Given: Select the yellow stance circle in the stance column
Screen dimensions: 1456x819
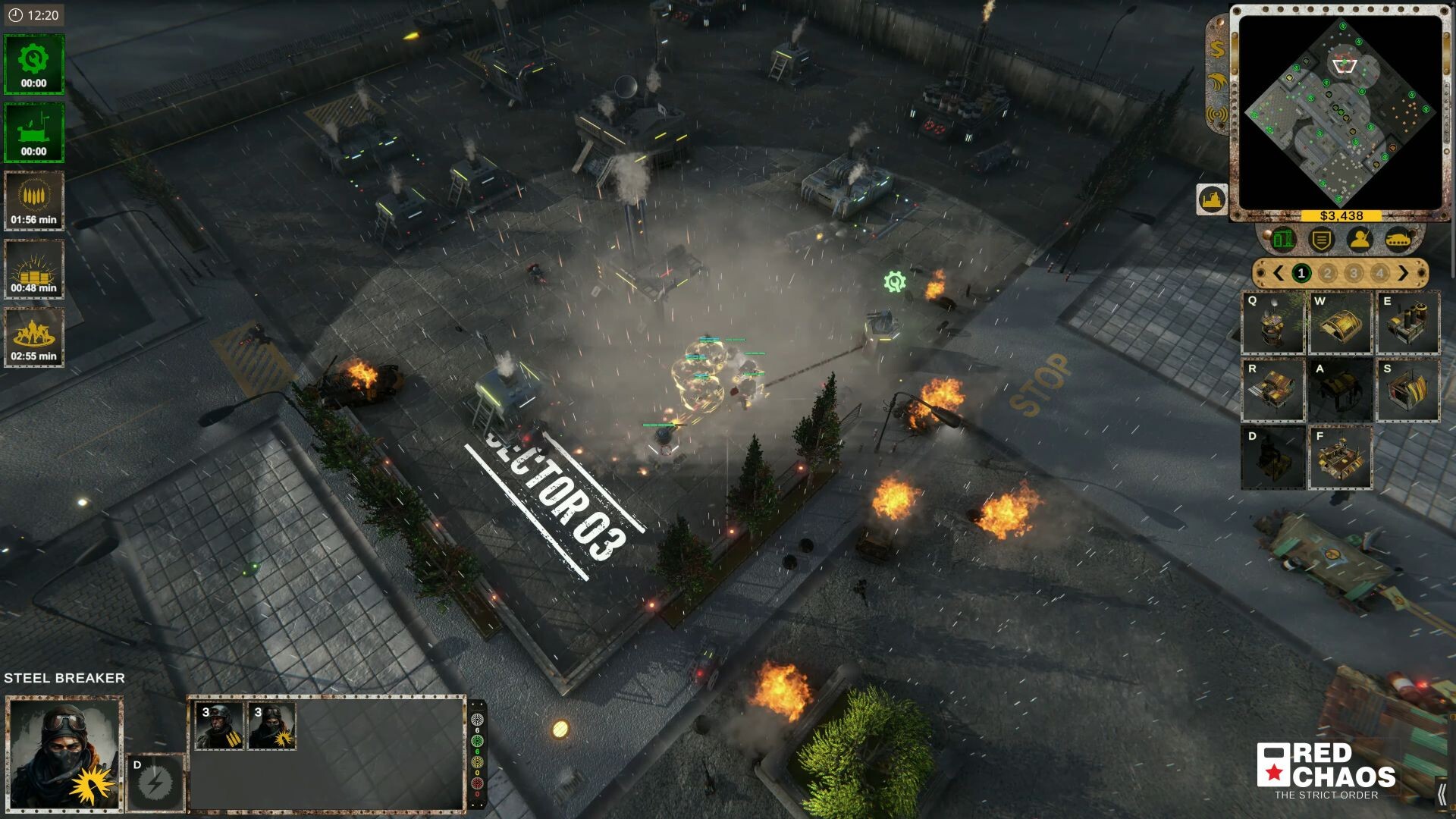Looking at the screenshot, I should click(478, 762).
